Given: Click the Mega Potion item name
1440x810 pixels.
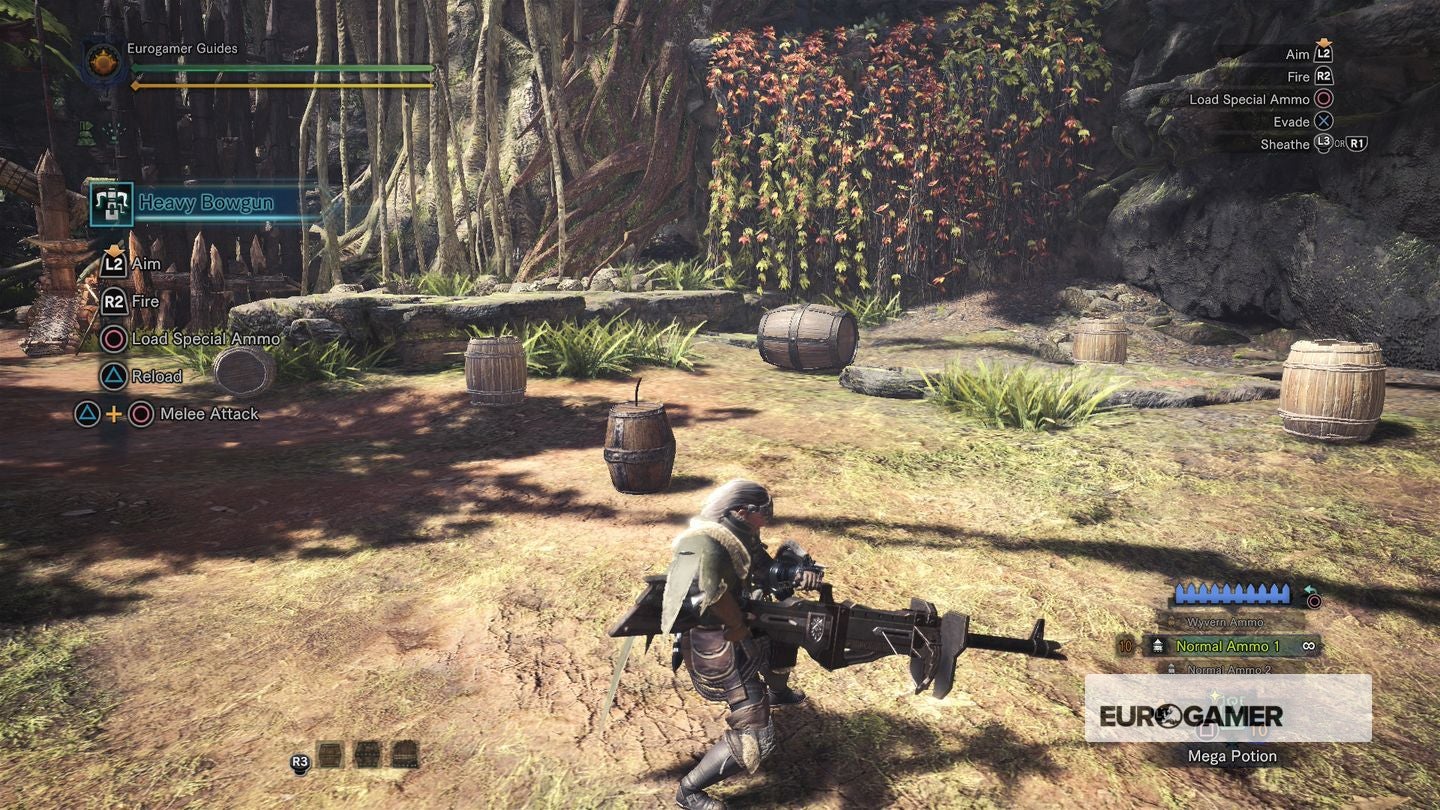Looking at the screenshot, I should click(1234, 755).
